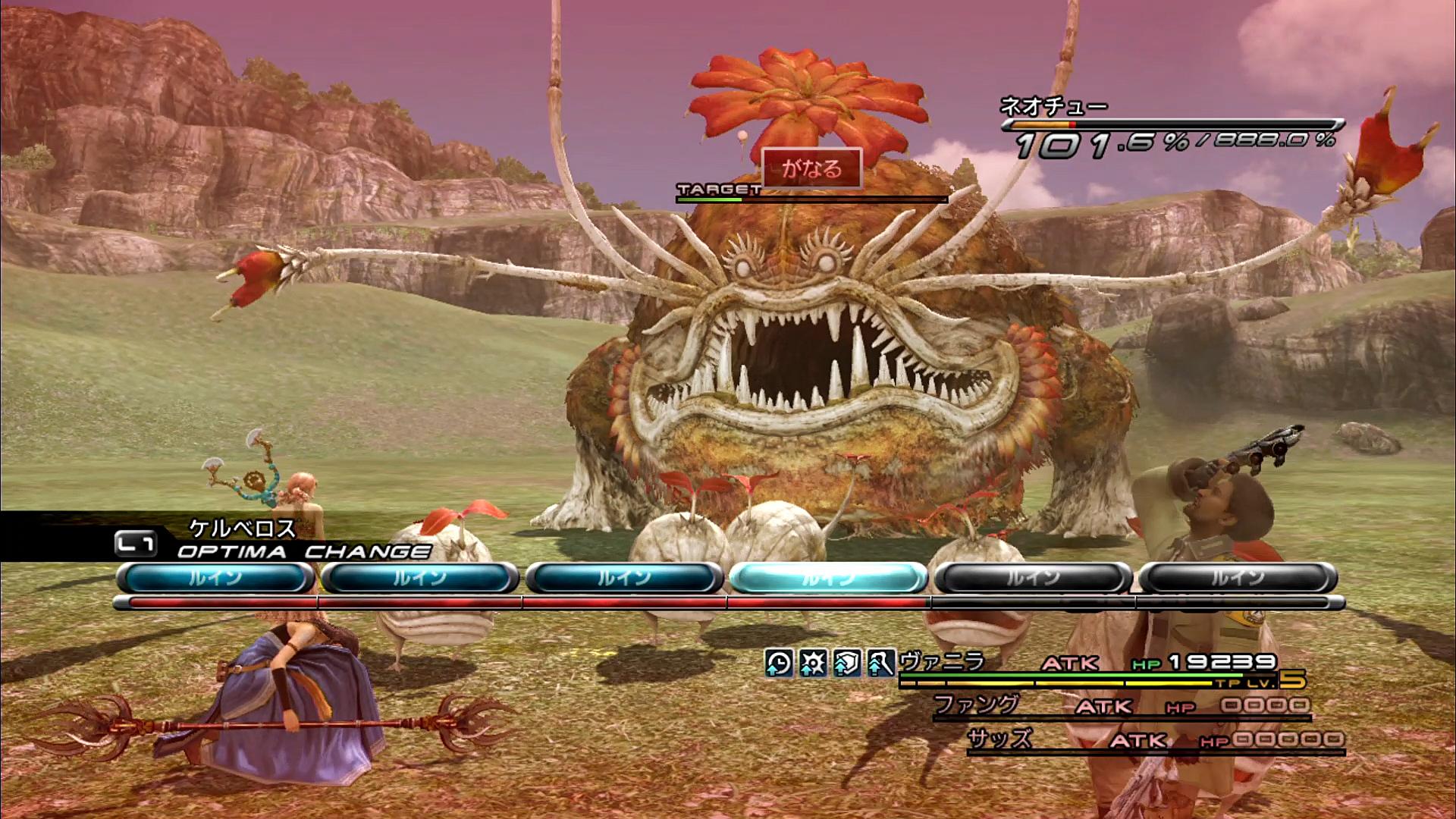Click the spiky burst buff icon
The width and height of the screenshot is (1456, 819).
813,663
